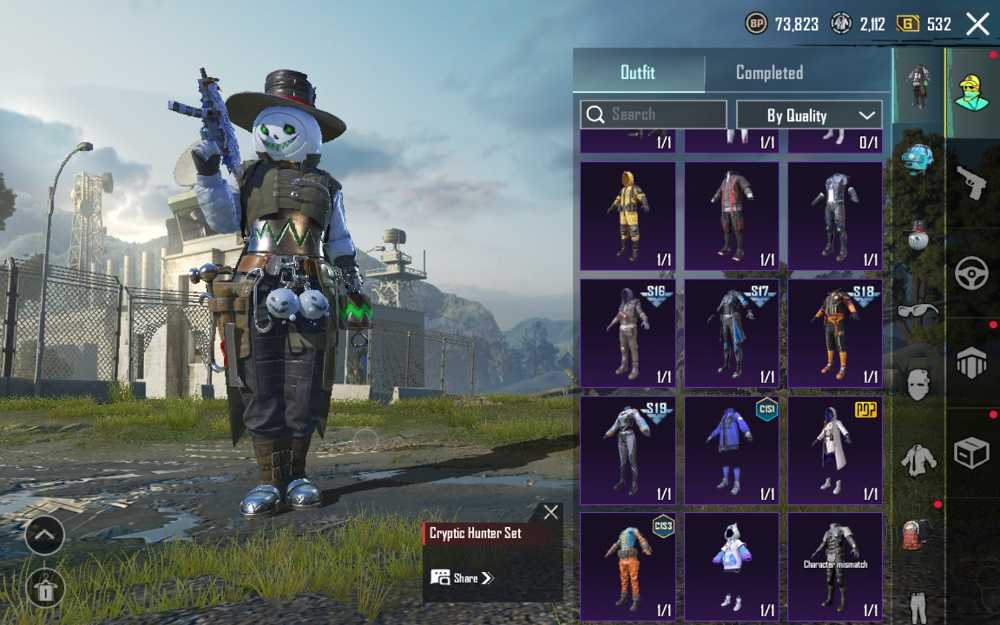Viewport: 1000px width, 625px height.
Task: Open the pistol weapon category
Action: tap(971, 183)
